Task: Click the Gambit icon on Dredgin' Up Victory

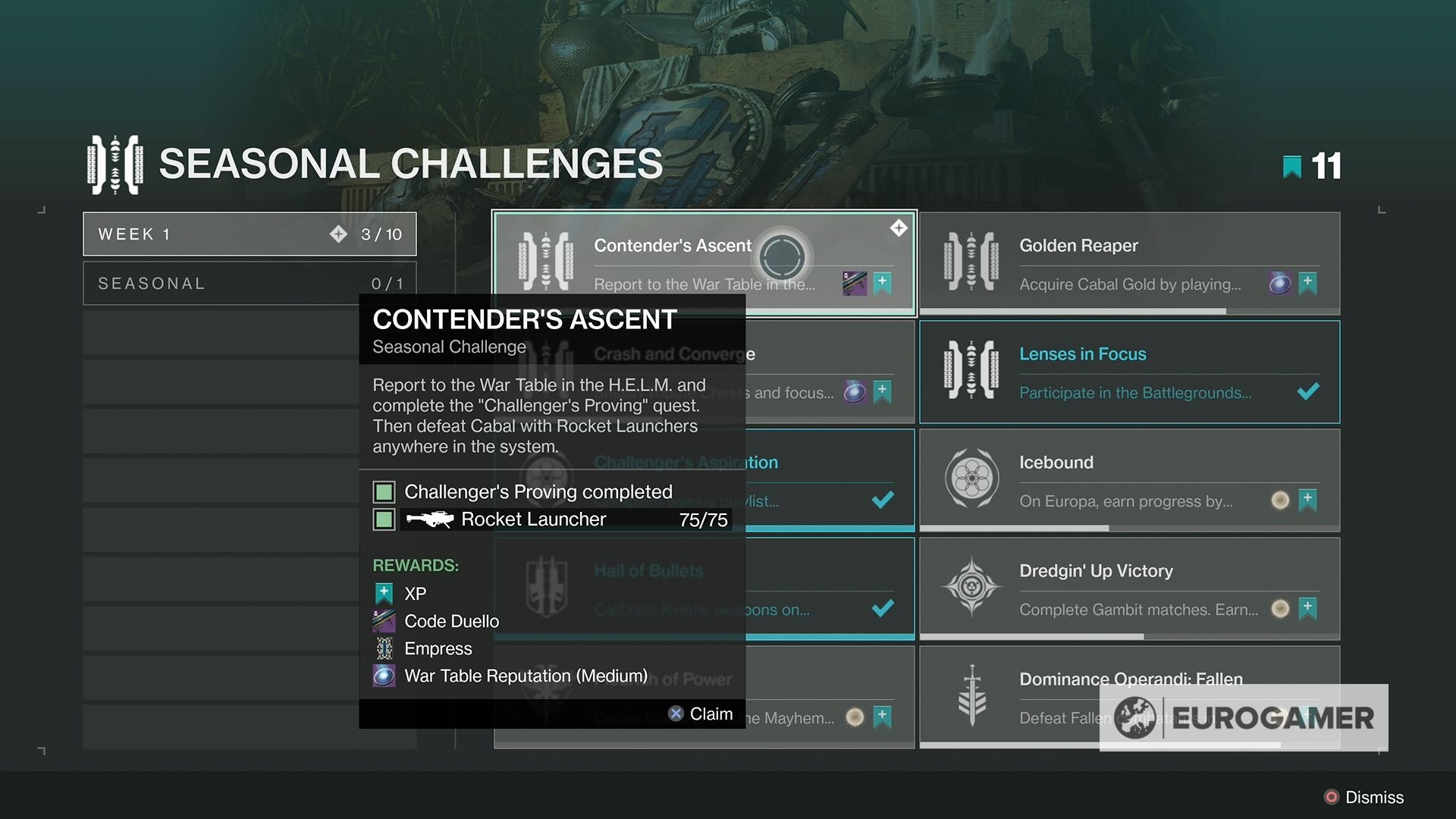Action: click(x=973, y=588)
